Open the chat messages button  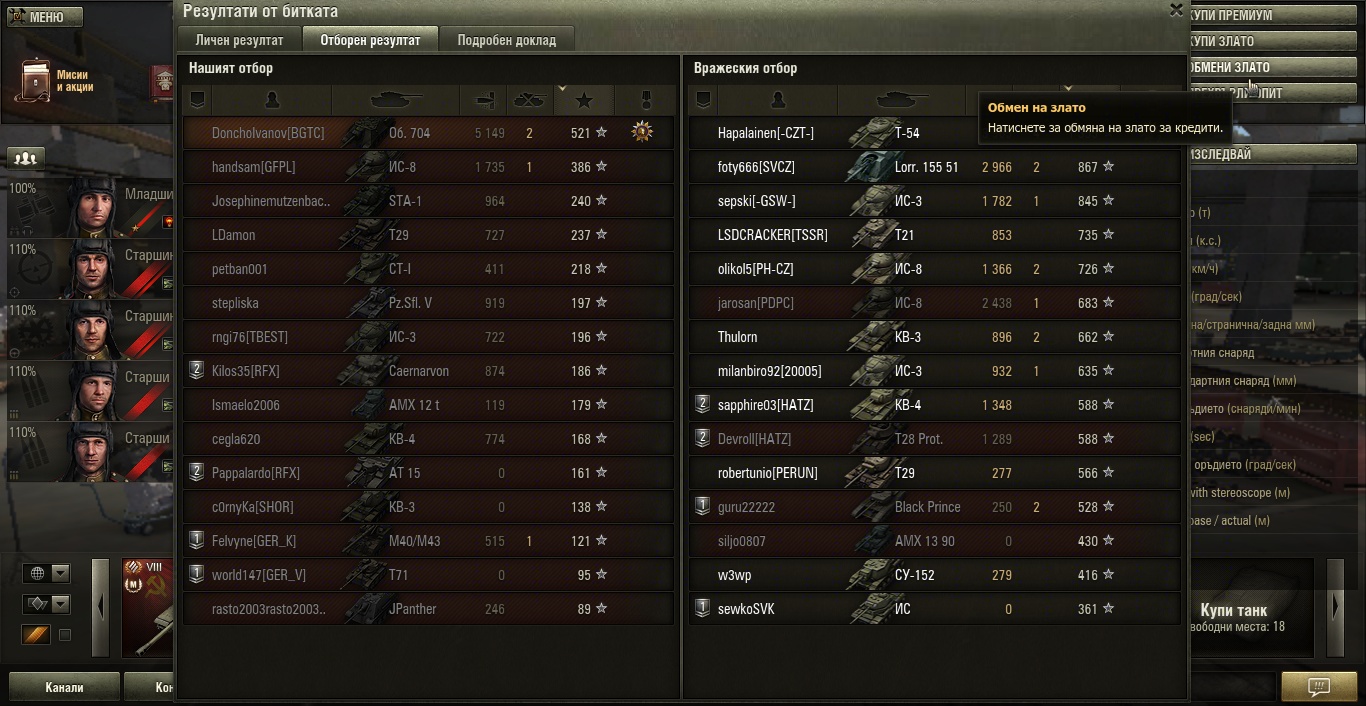coord(1319,687)
